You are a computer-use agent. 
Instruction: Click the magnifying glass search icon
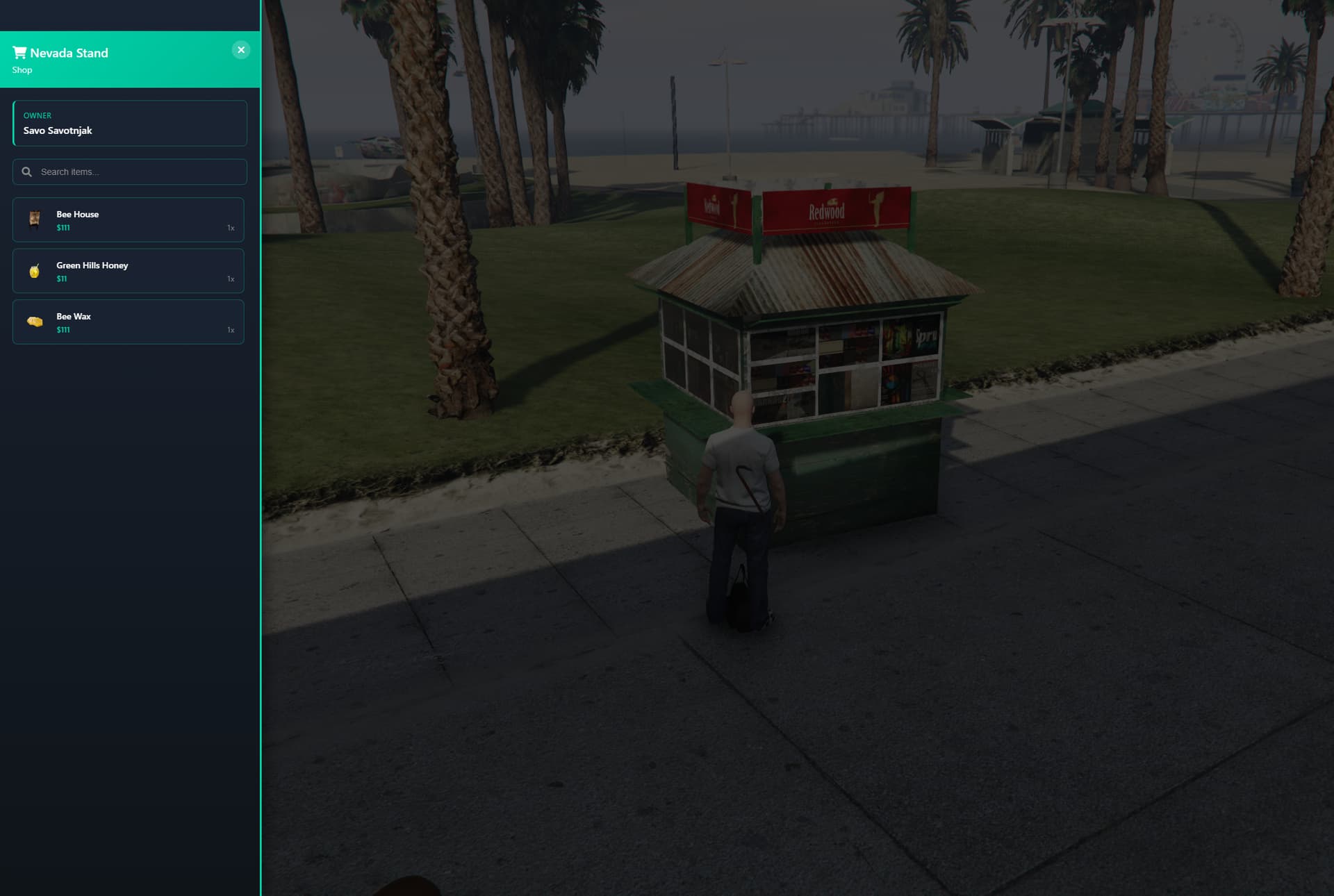point(27,171)
